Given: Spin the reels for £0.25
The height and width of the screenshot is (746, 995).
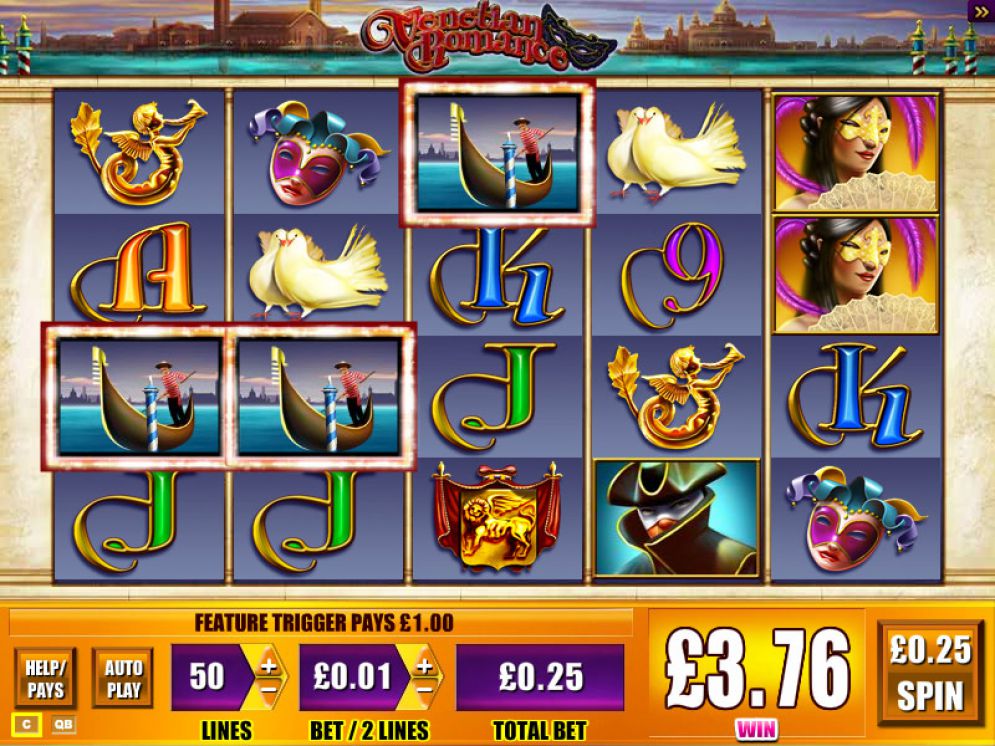Looking at the screenshot, I should point(931,672).
